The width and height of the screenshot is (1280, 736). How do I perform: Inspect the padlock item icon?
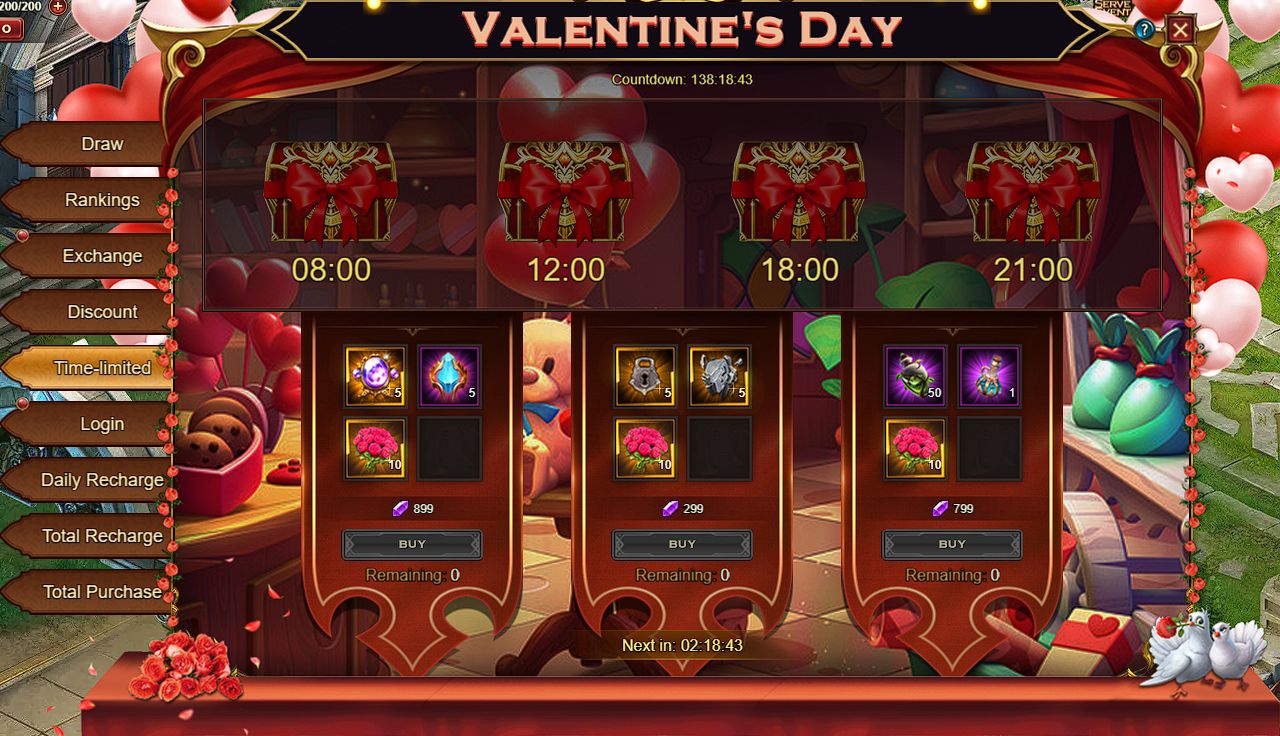(645, 376)
